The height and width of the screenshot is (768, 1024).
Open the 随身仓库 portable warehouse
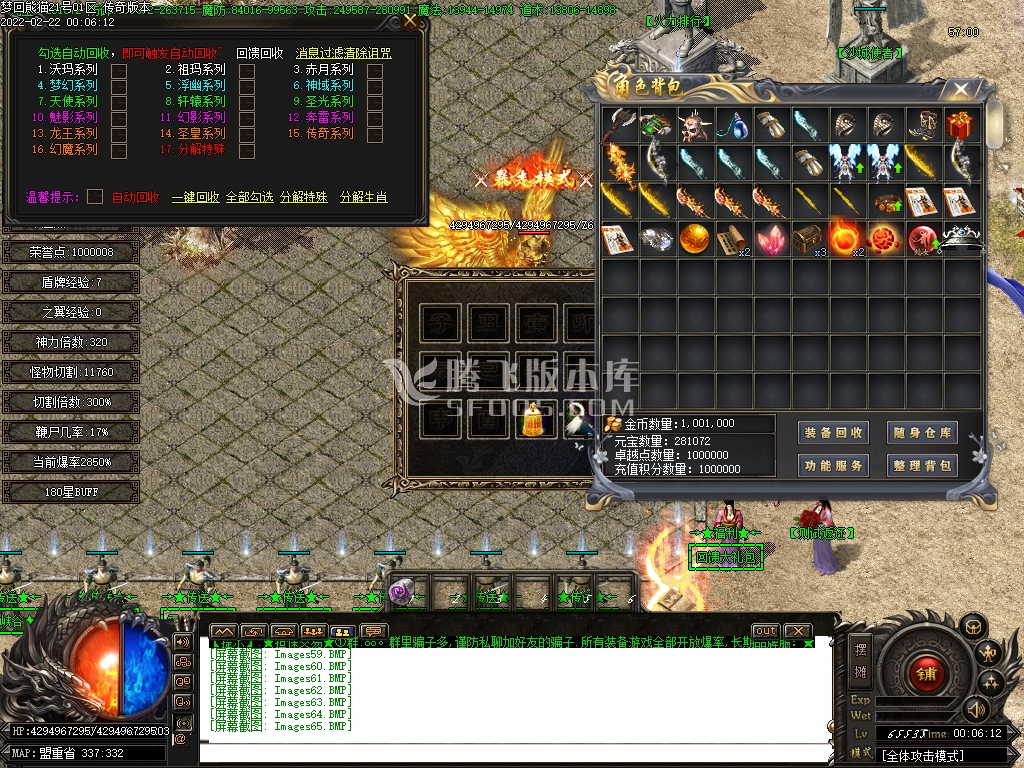(x=922, y=433)
